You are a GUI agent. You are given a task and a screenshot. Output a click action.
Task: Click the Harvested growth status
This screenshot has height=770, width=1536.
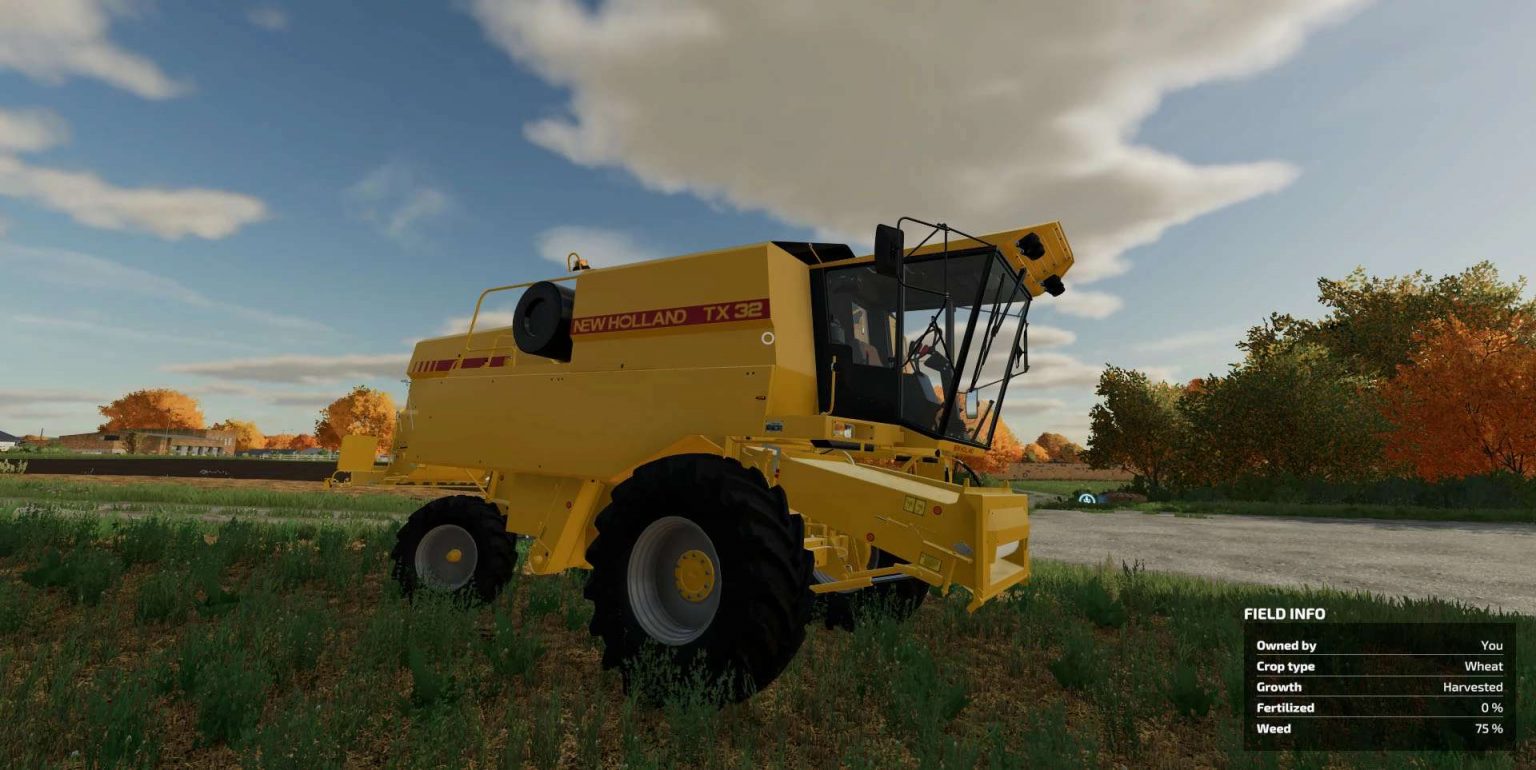click(x=1470, y=687)
